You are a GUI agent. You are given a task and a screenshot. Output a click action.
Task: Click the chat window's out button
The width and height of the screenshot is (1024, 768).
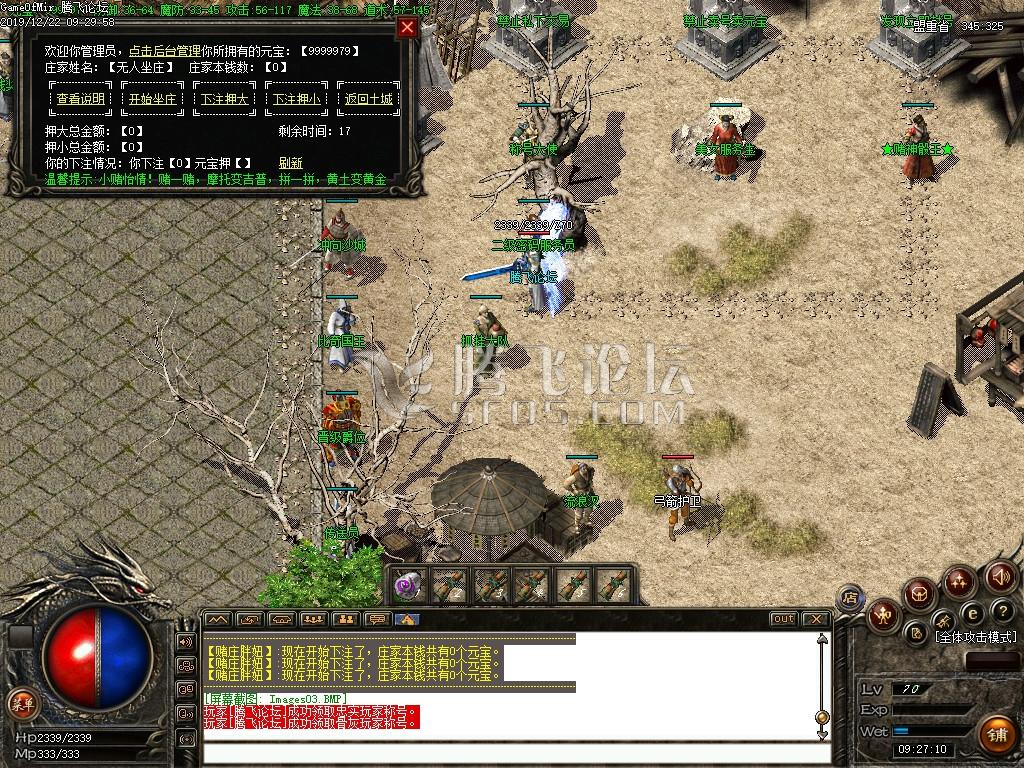click(x=783, y=619)
